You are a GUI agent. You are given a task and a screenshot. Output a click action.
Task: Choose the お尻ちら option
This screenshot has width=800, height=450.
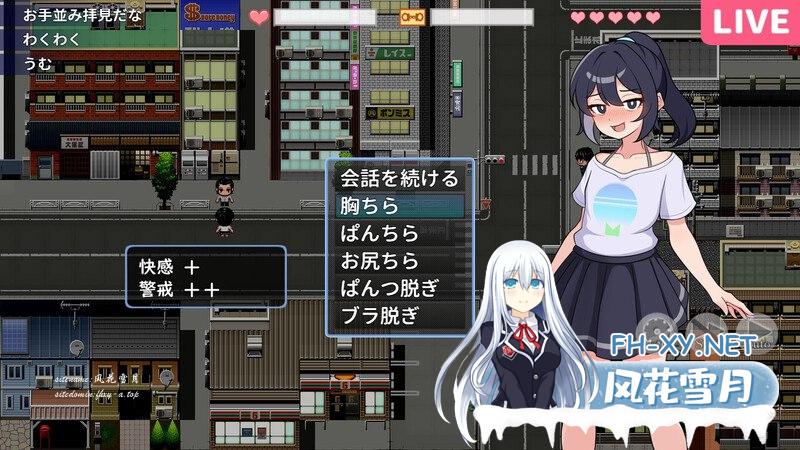tap(399, 261)
